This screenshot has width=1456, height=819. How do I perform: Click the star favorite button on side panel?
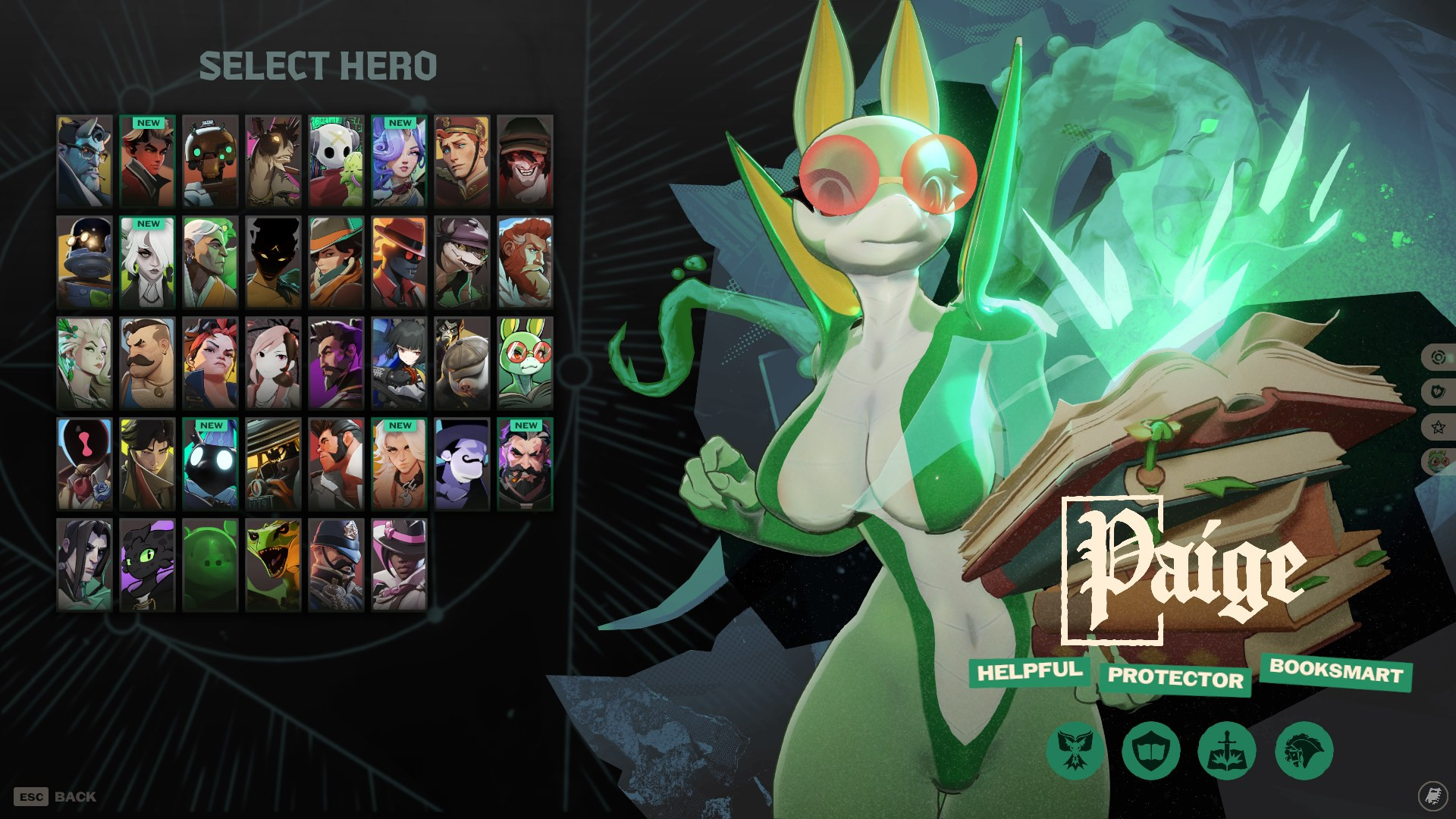pyautogui.click(x=1438, y=427)
